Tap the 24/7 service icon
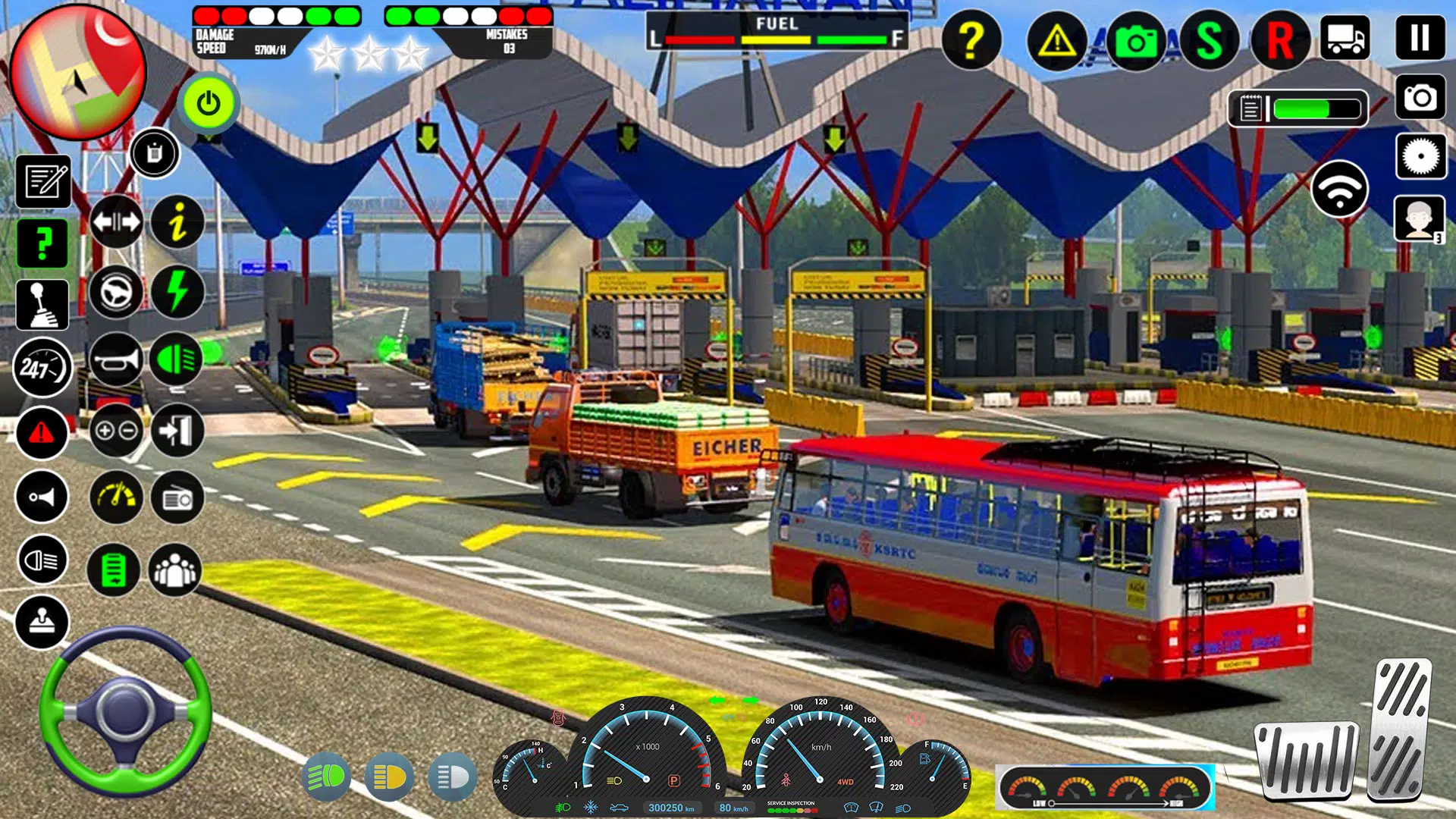1456x819 pixels. point(42,369)
